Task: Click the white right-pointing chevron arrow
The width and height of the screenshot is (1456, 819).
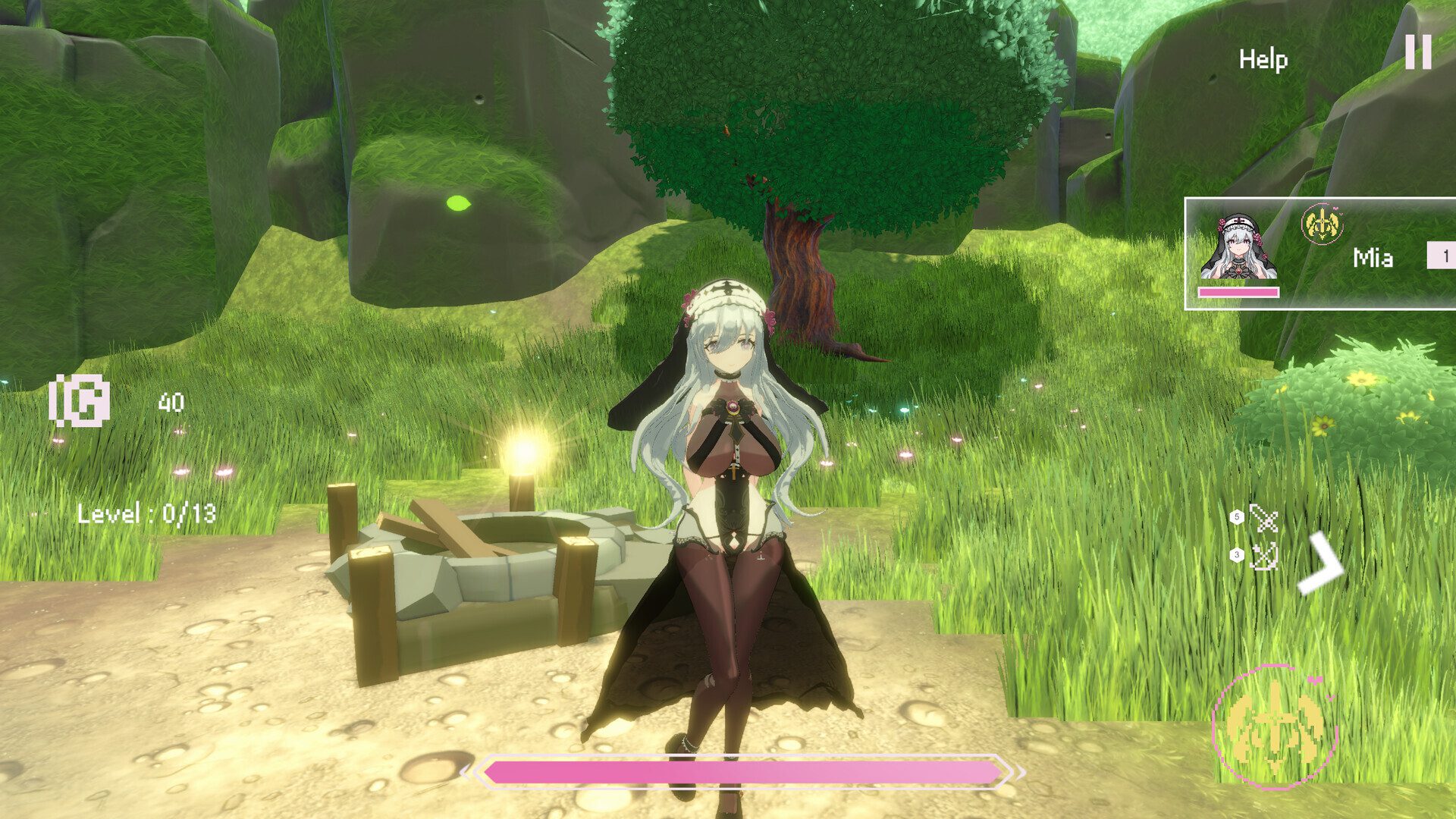Action: pyautogui.click(x=1320, y=563)
